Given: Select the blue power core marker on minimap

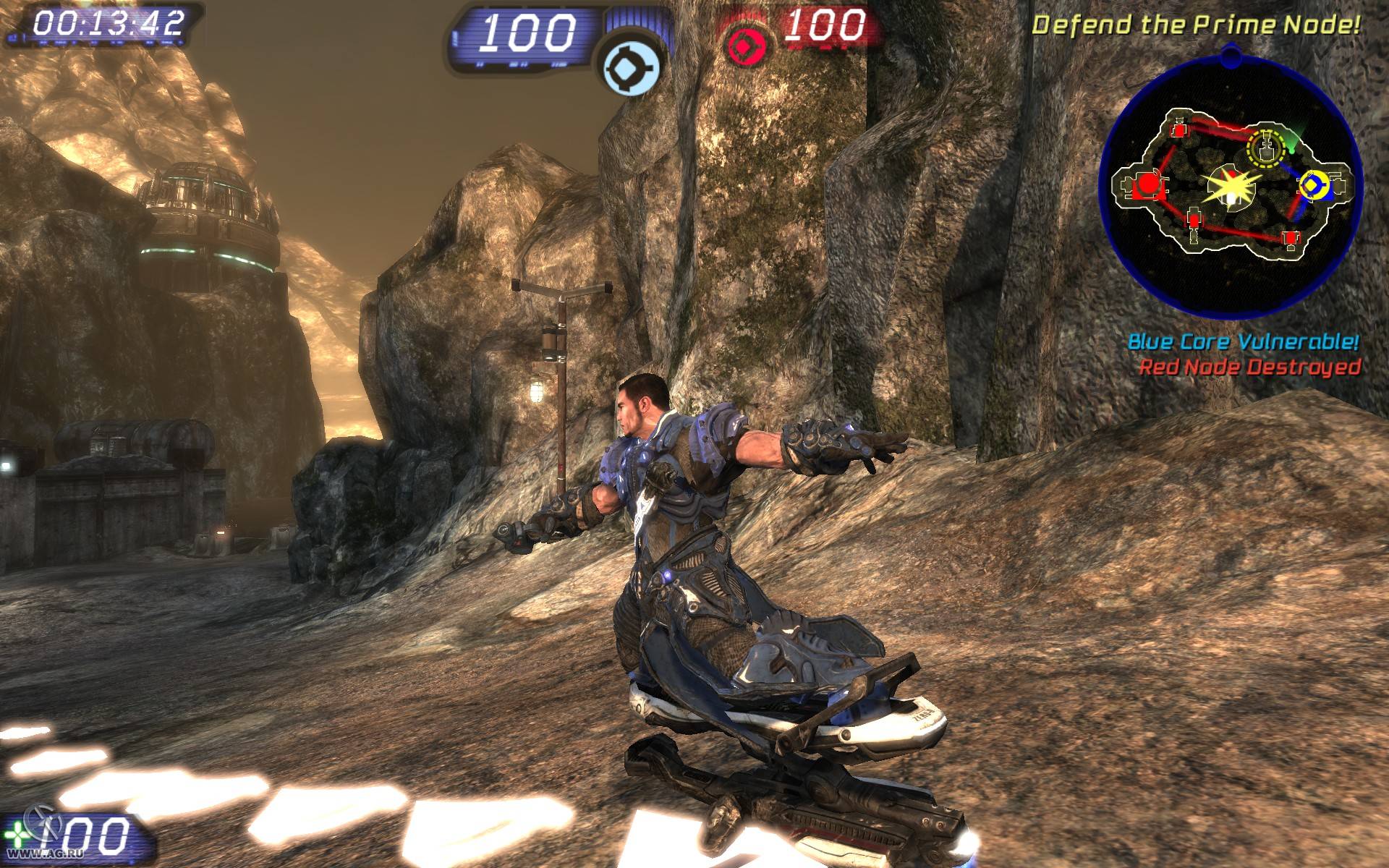Looking at the screenshot, I should (1313, 186).
